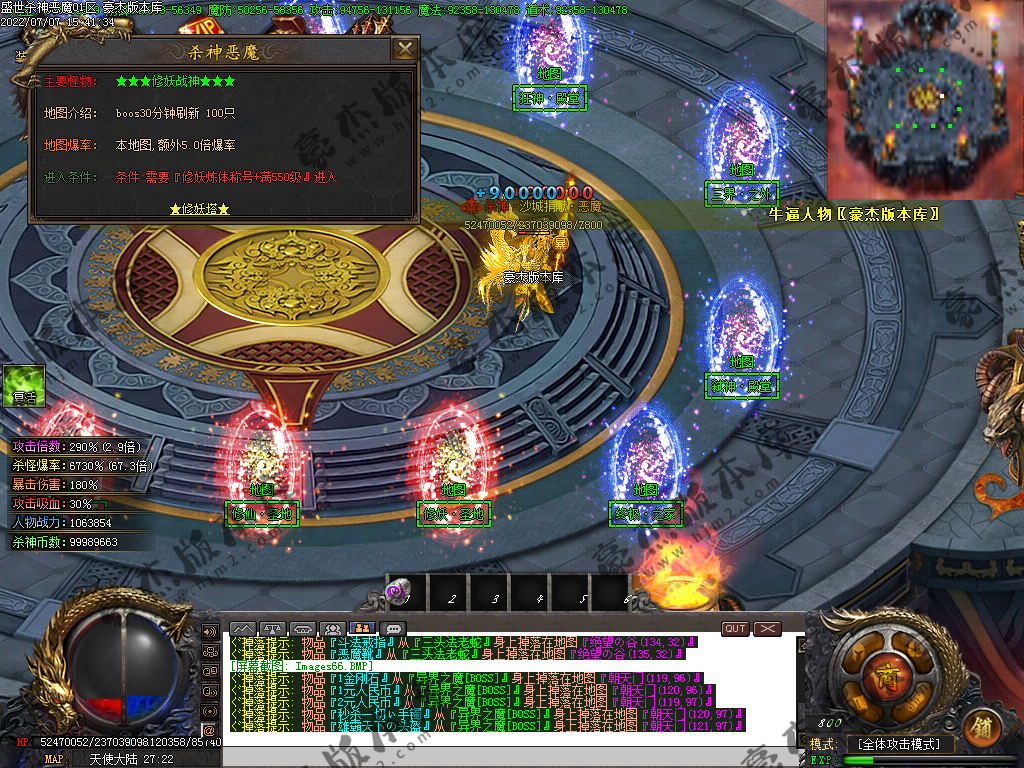
Task: Select the speech bubble chat channel tab
Action: click(395, 629)
